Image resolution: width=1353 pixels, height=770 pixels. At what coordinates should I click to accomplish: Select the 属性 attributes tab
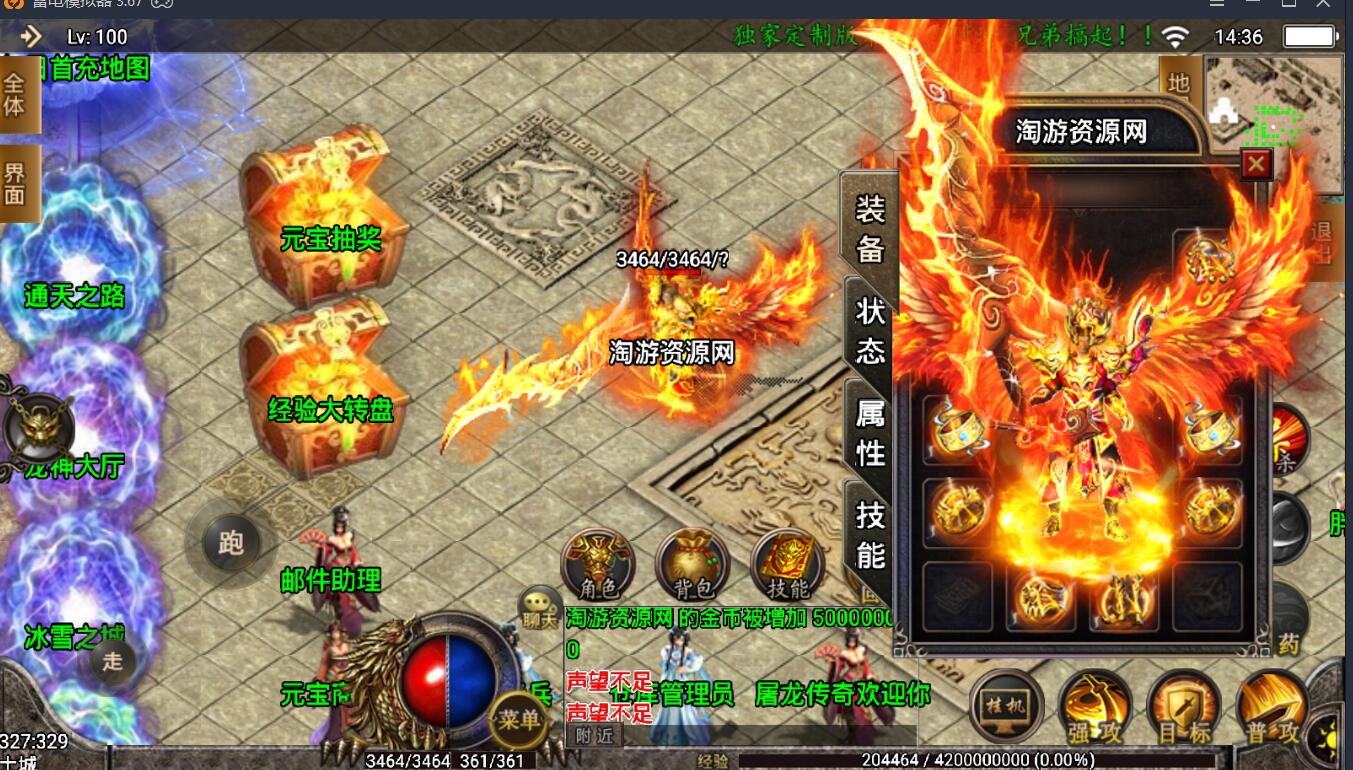coord(870,433)
